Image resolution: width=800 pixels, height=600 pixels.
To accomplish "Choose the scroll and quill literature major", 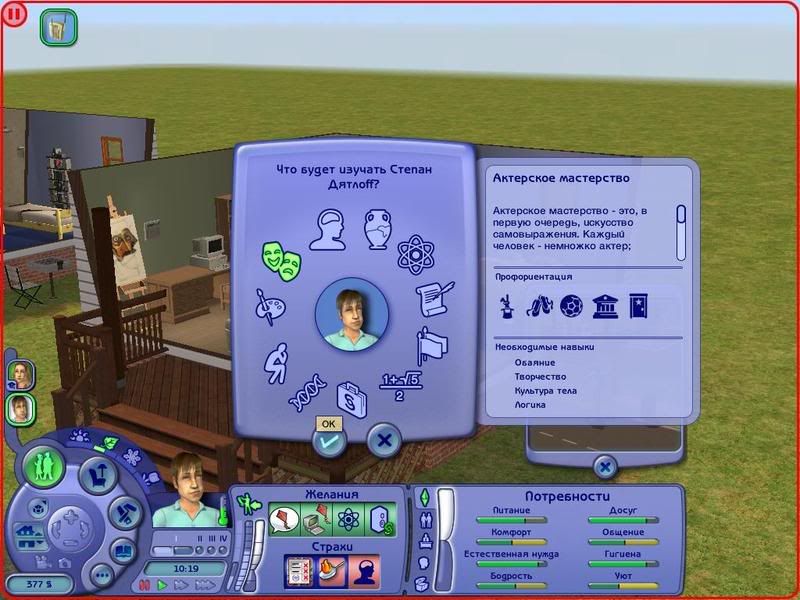I will 435,299.
